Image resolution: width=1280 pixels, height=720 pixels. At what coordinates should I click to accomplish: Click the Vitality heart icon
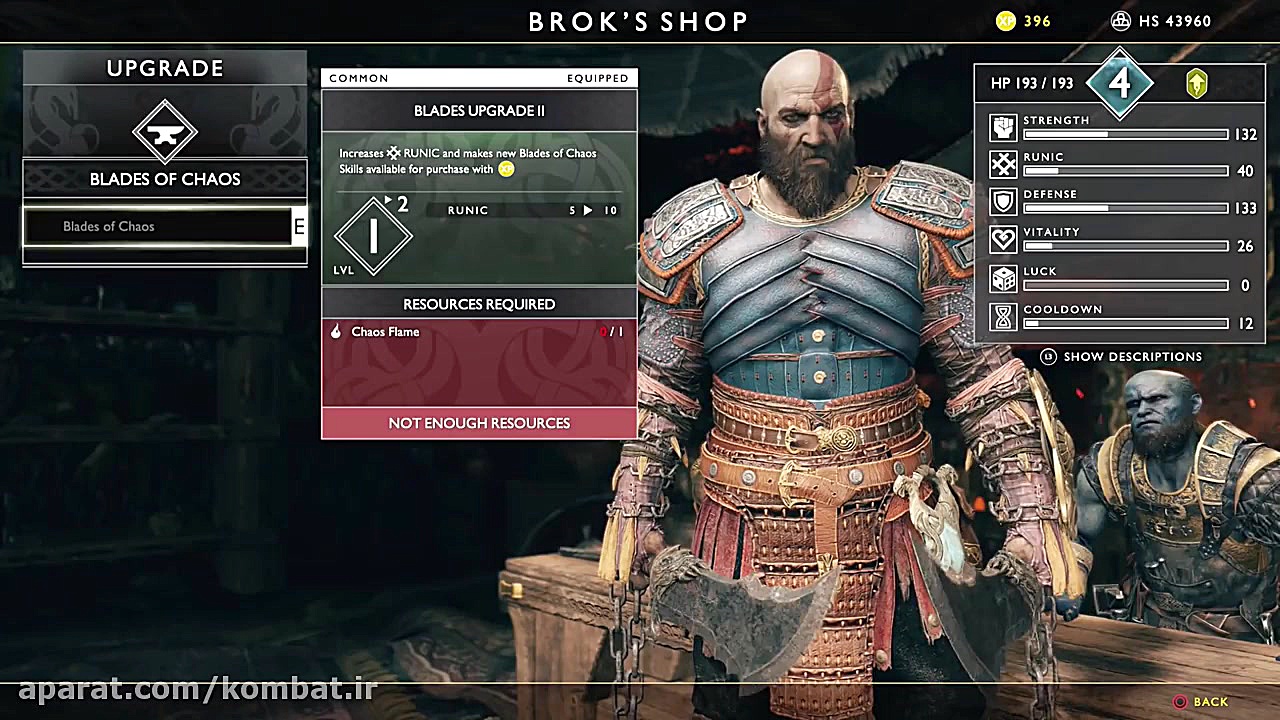(x=1002, y=239)
